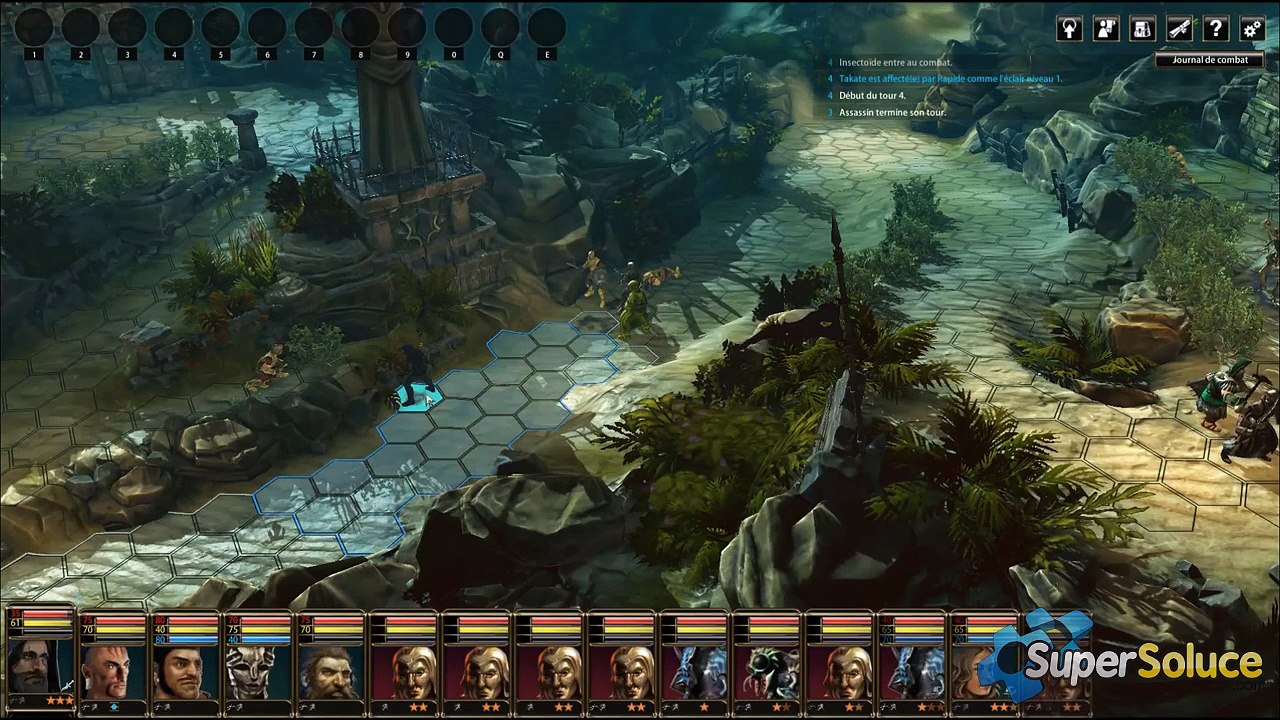Open the character sheet icon

(1106, 29)
